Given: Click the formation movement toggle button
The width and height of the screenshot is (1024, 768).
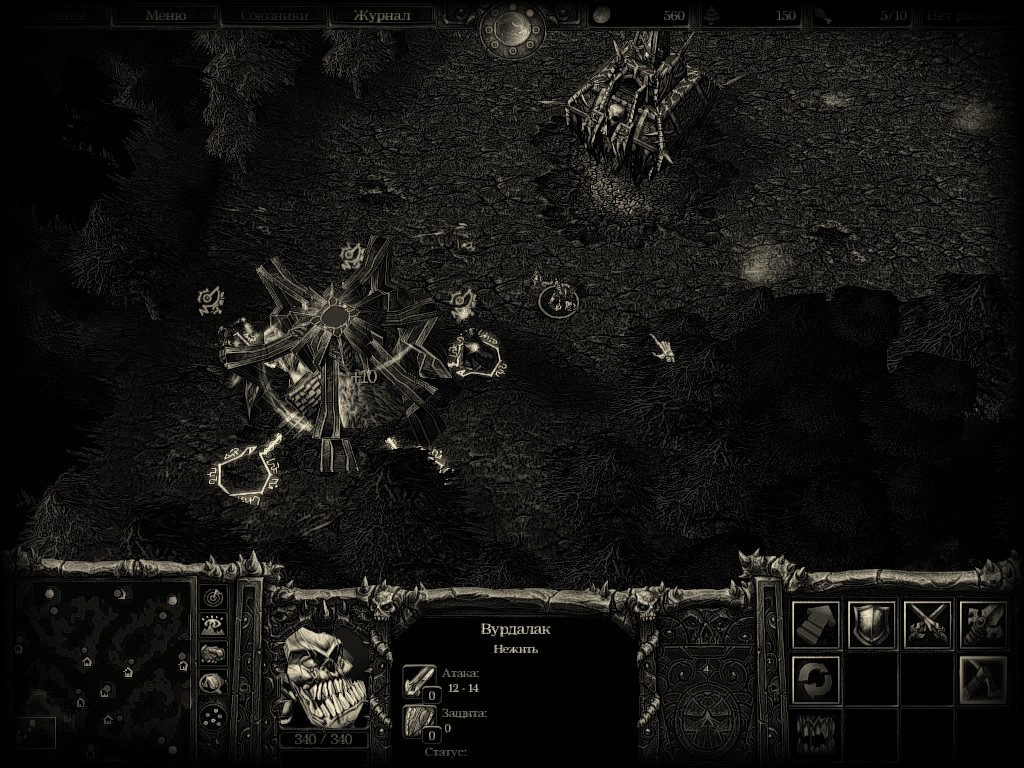Looking at the screenshot, I should 212,715.
